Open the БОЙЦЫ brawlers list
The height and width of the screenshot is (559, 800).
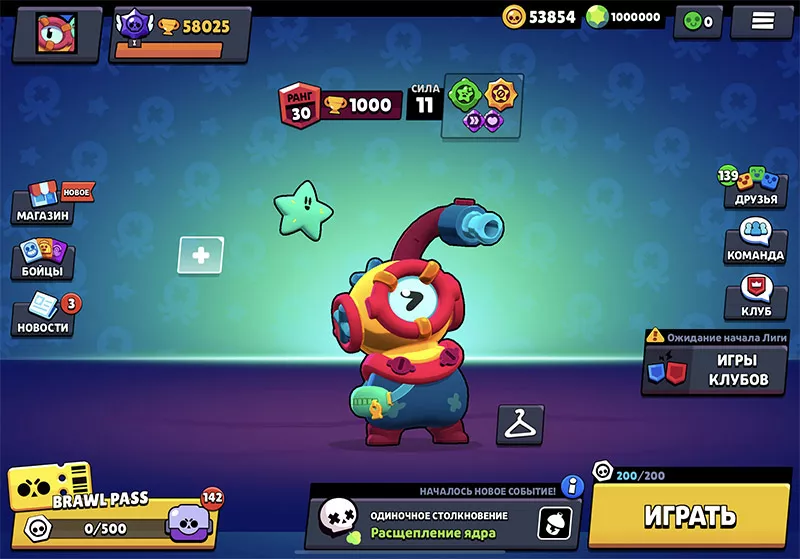coord(45,258)
